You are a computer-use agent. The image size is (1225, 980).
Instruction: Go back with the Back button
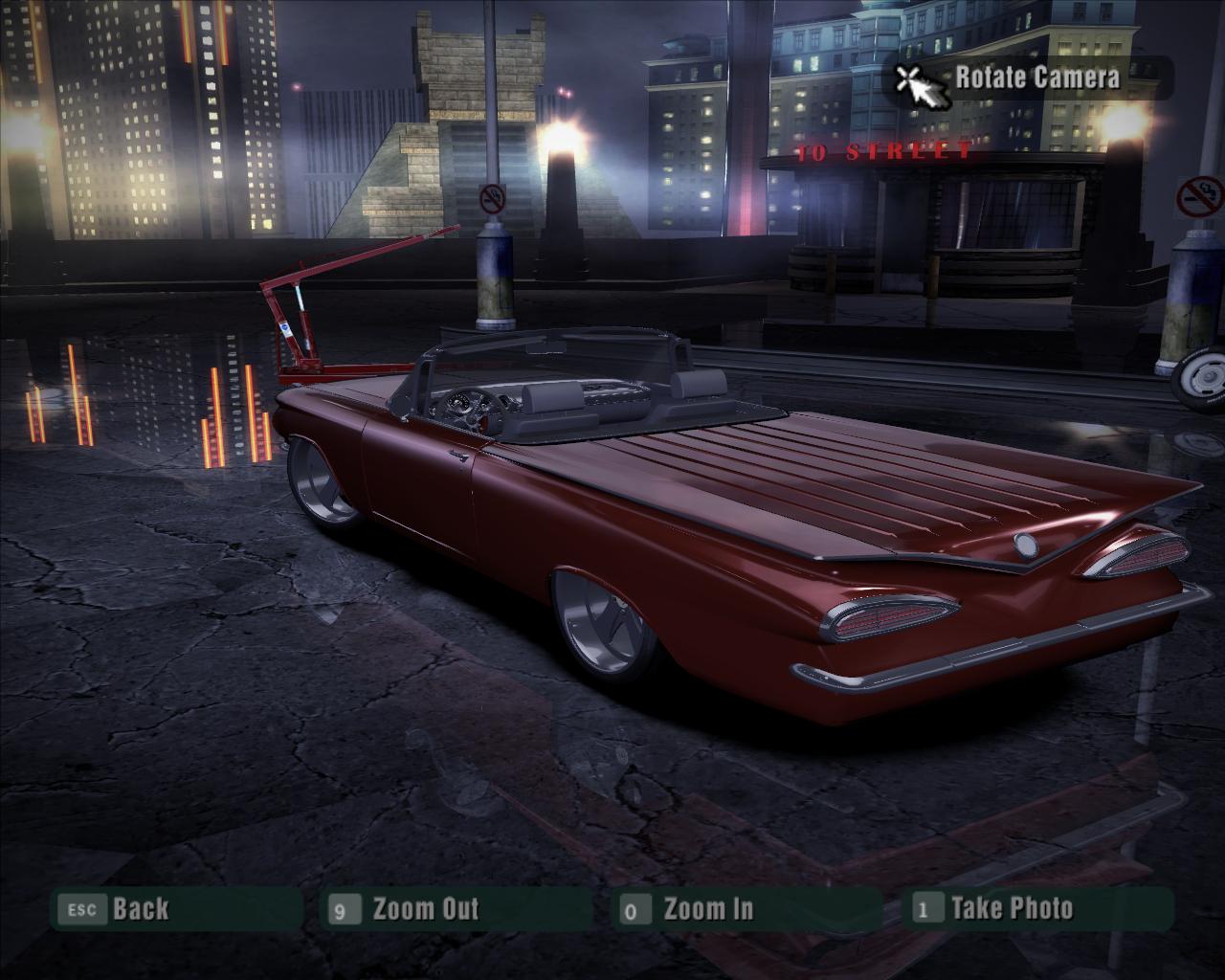point(139,909)
